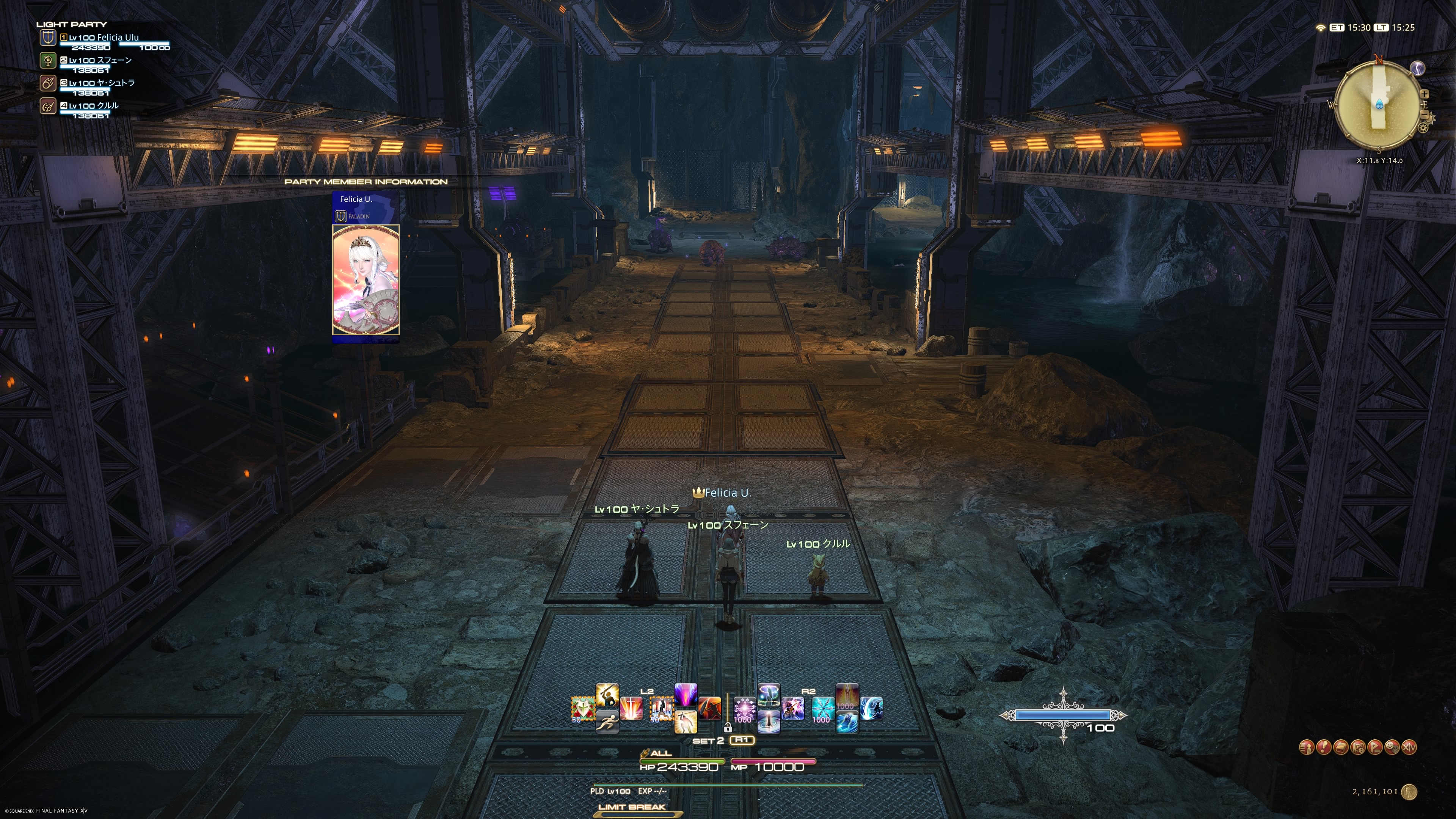The height and width of the screenshot is (819, 1456).
Task: Activate the shield with roses ability
Action: coord(583,709)
